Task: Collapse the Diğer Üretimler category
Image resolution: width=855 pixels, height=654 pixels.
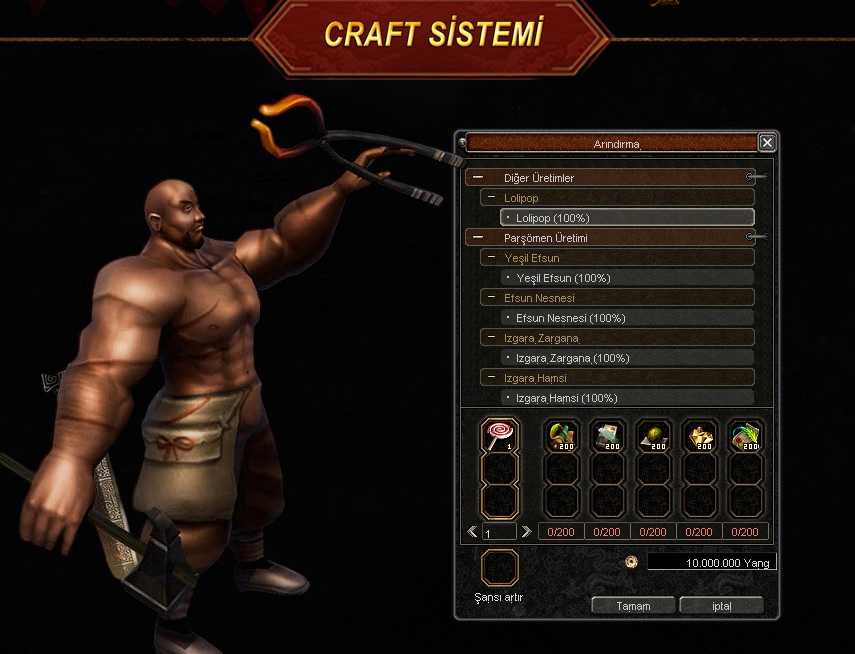Action: pyautogui.click(x=478, y=178)
